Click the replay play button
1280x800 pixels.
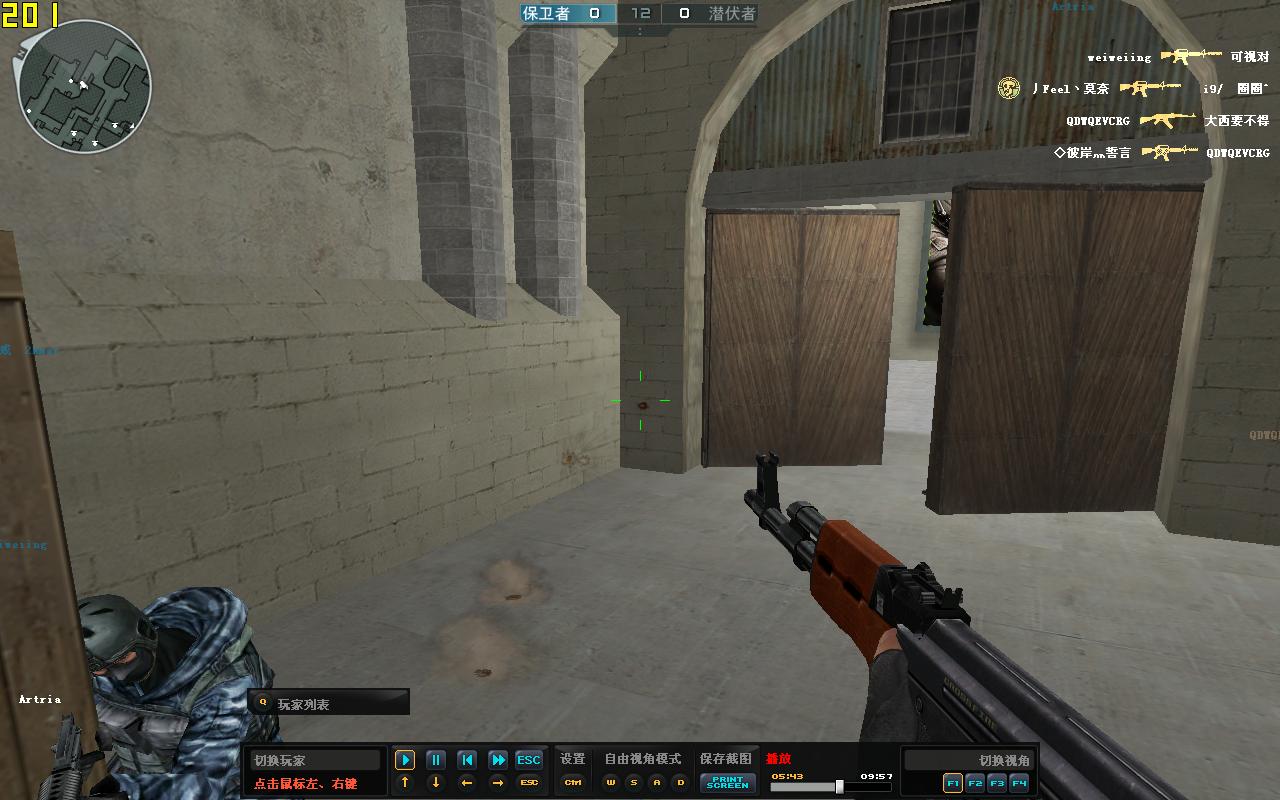point(405,760)
